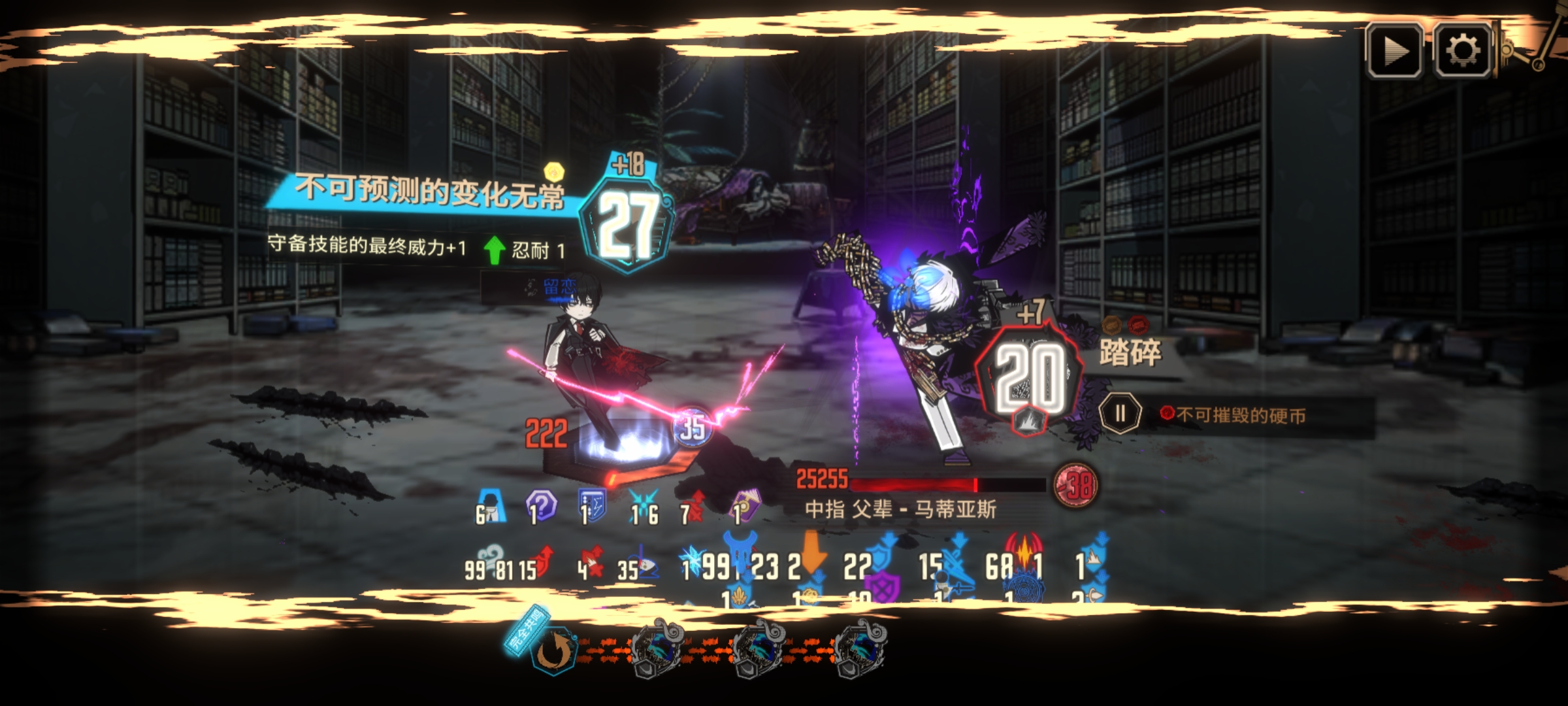Tap the purple book status icon
Viewport: 1568px width, 706px height.
point(744,506)
